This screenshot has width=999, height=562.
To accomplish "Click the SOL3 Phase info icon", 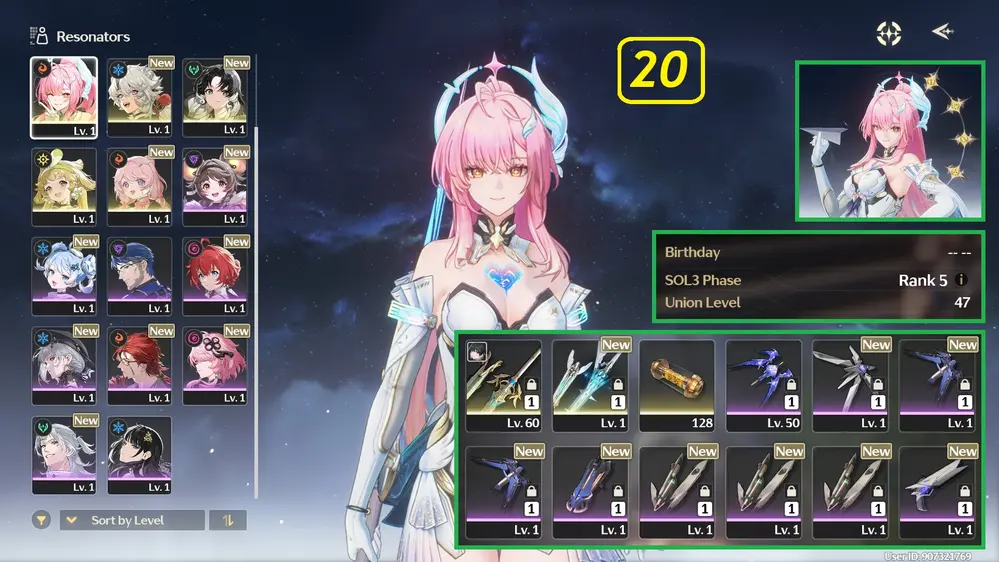I will point(962,280).
